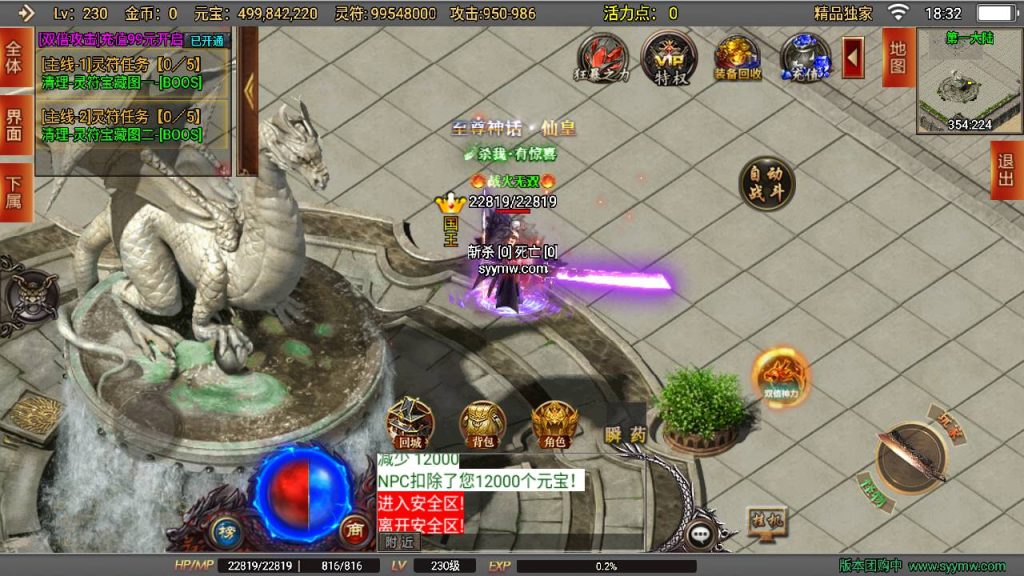1024x576 pixels.
Task: Open the VIP 特权 menu
Action: pyautogui.click(x=667, y=56)
